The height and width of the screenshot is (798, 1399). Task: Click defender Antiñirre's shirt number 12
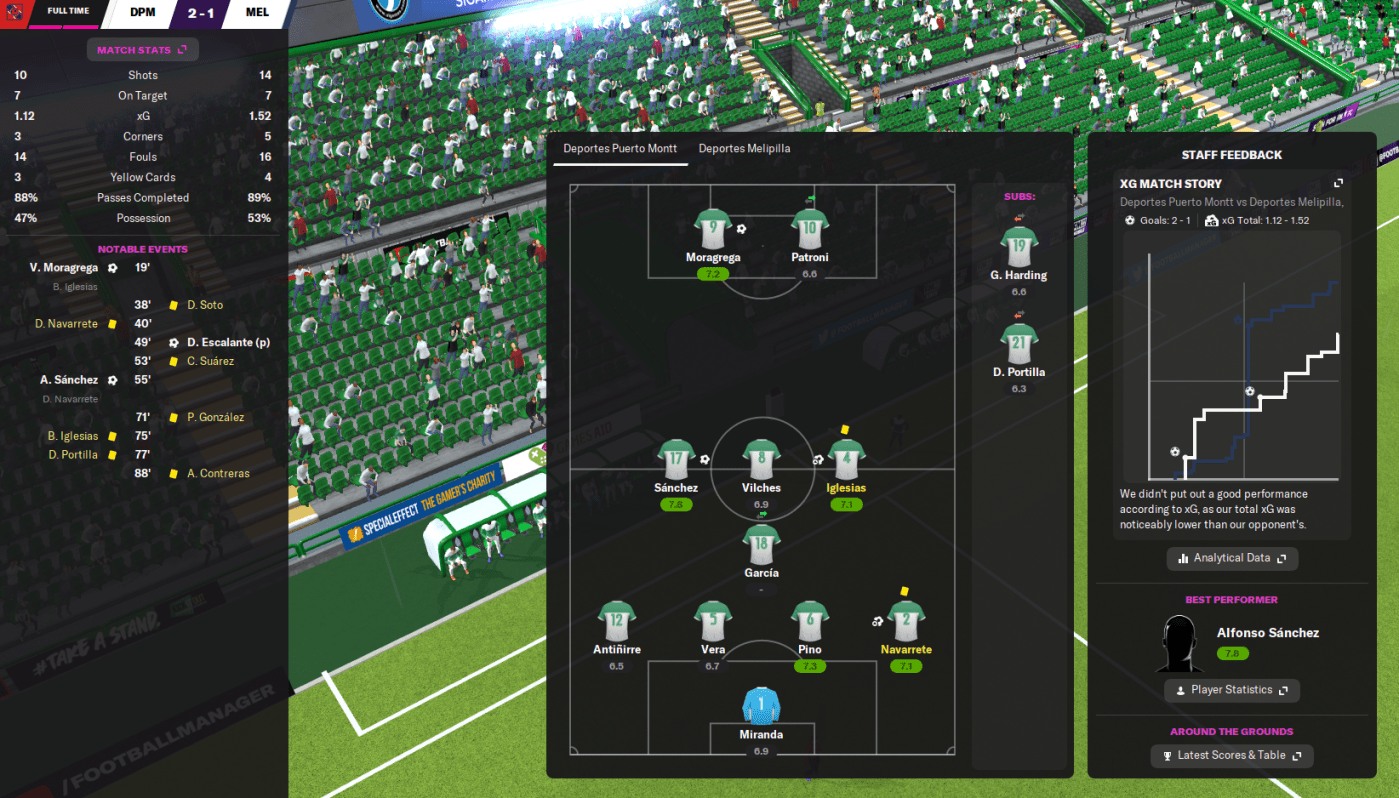616,621
